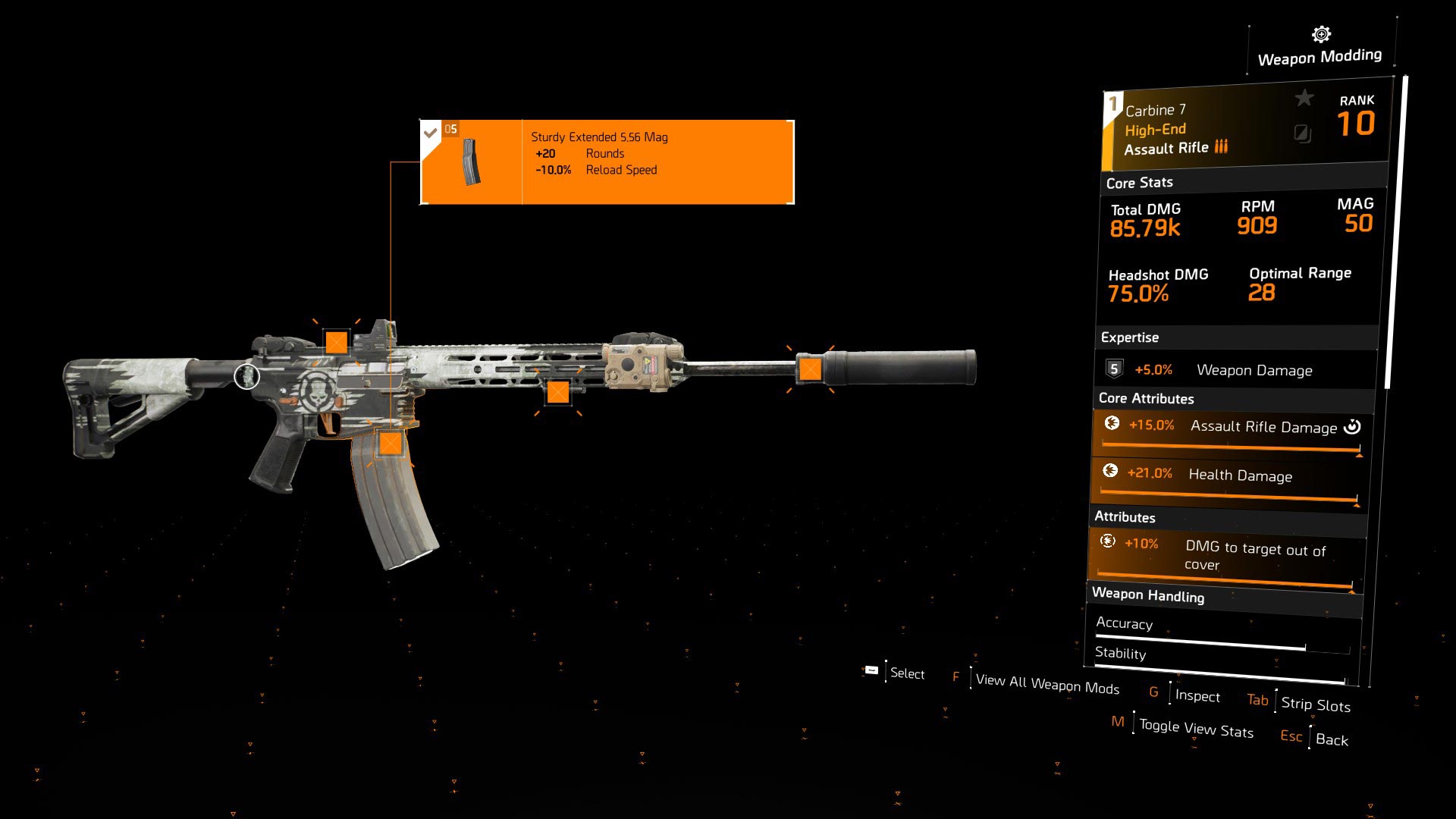Viewport: 1456px width, 819px height.
Task: Collapse the Attributes section header
Action: pos(1125,516)
